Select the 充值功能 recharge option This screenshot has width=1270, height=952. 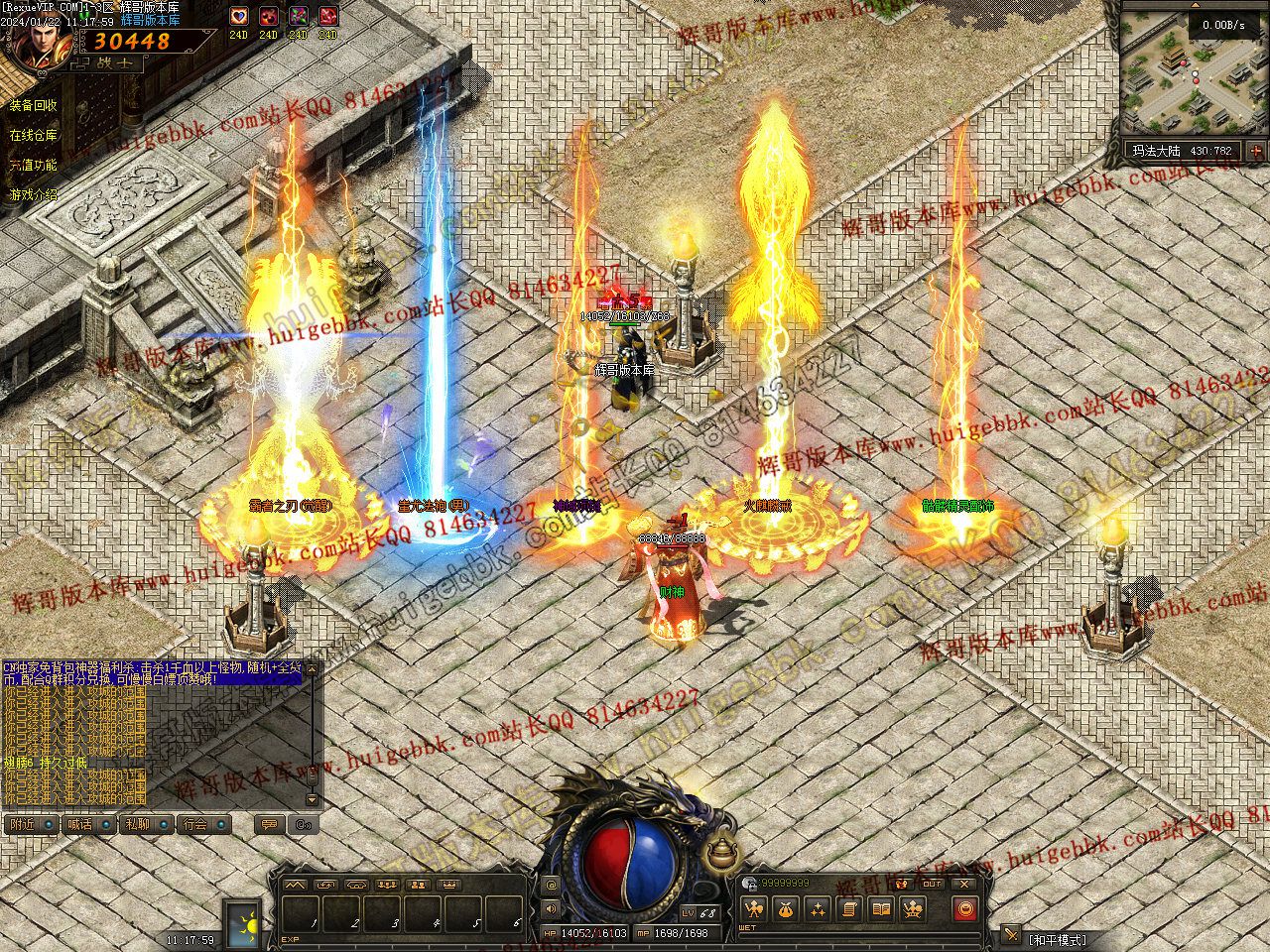(x=34, y=166)
